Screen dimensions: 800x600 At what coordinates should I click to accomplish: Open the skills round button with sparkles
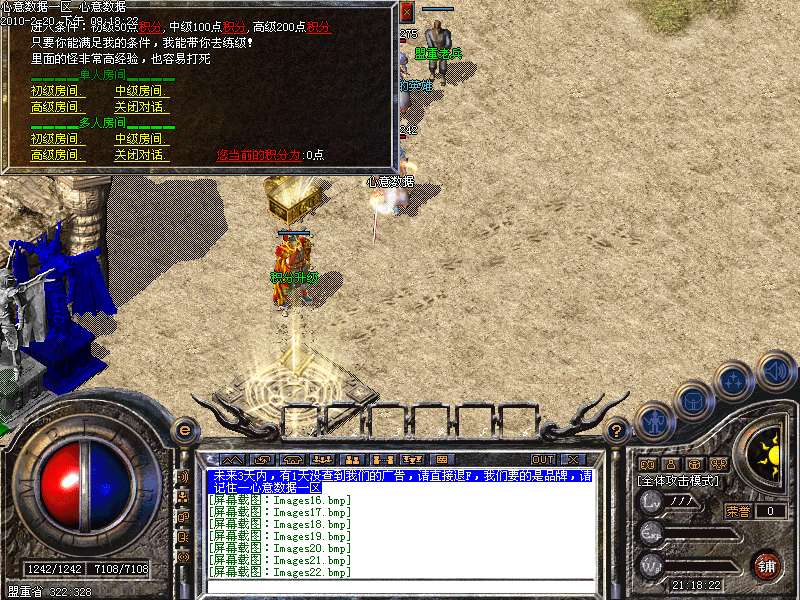pyautogui.click(x=735, y=381)
